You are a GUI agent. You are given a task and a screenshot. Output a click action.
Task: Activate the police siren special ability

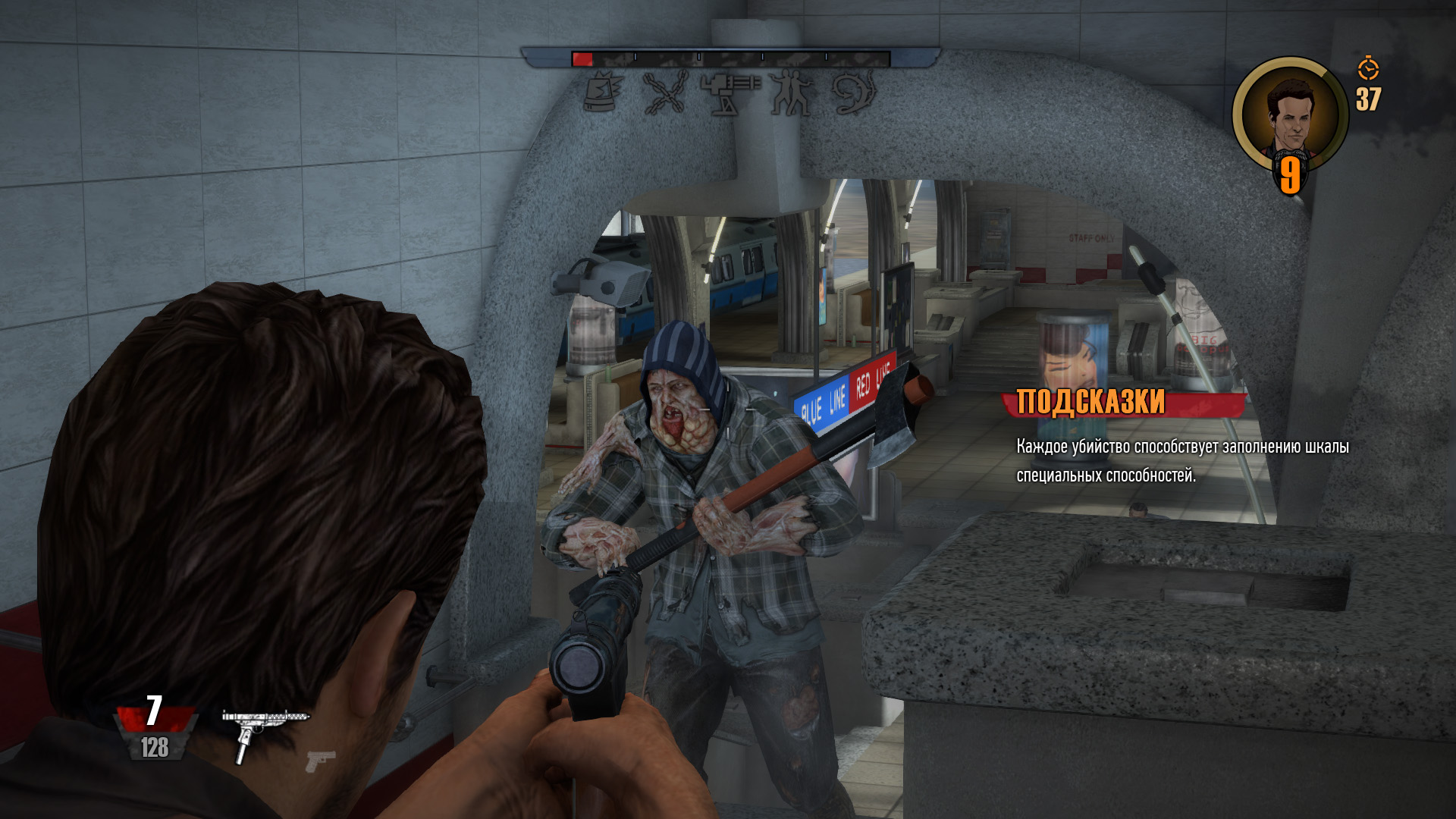(604, 93)
